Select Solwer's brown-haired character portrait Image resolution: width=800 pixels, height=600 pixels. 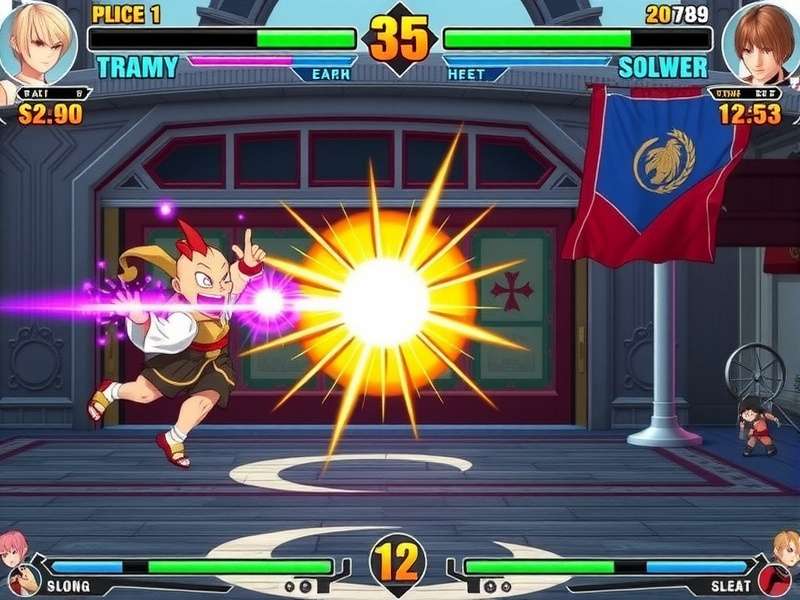[x=762, y=42]
